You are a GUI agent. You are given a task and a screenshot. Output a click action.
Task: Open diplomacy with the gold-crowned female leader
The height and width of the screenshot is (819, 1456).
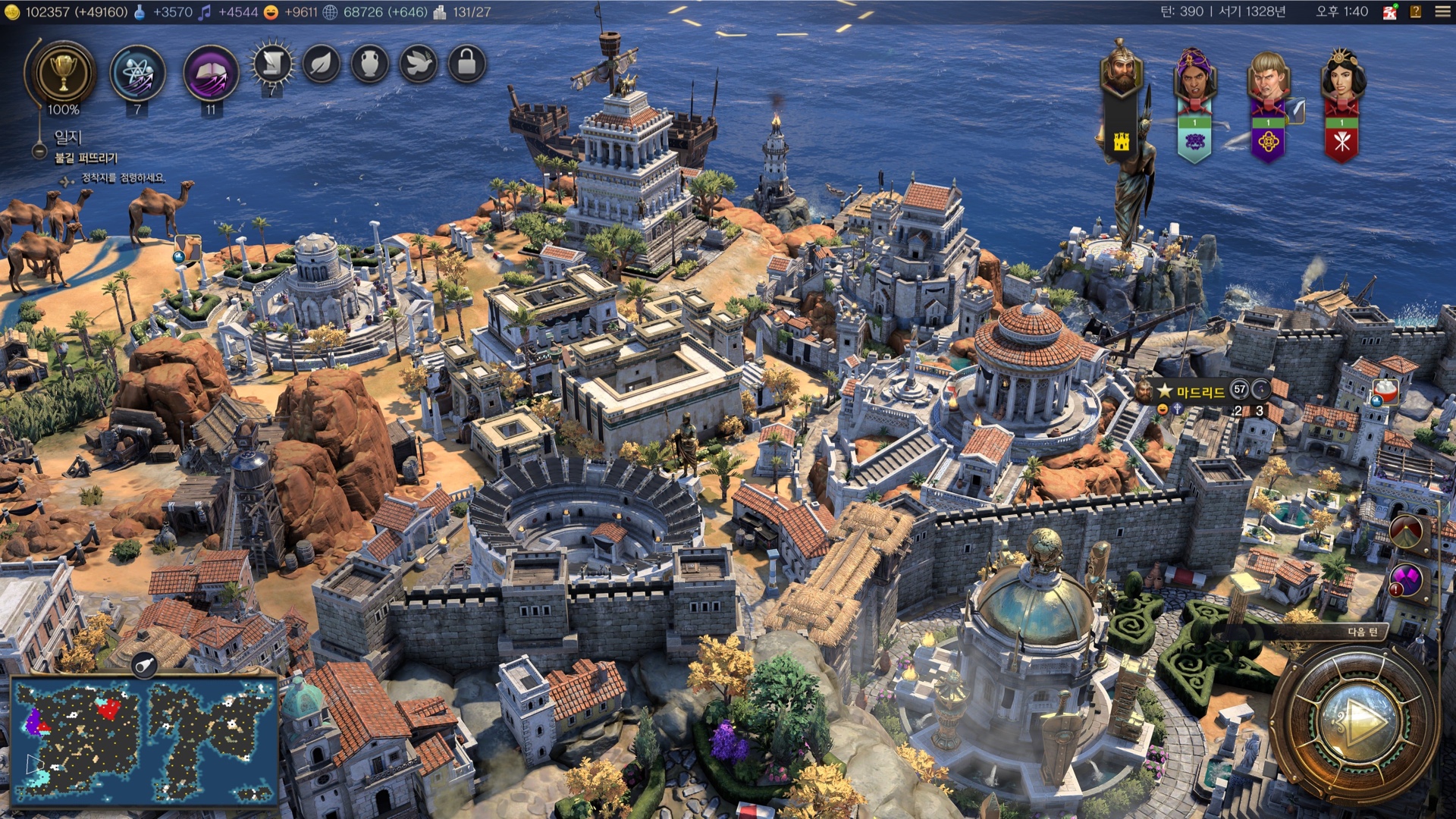(x=1341, y=74)
